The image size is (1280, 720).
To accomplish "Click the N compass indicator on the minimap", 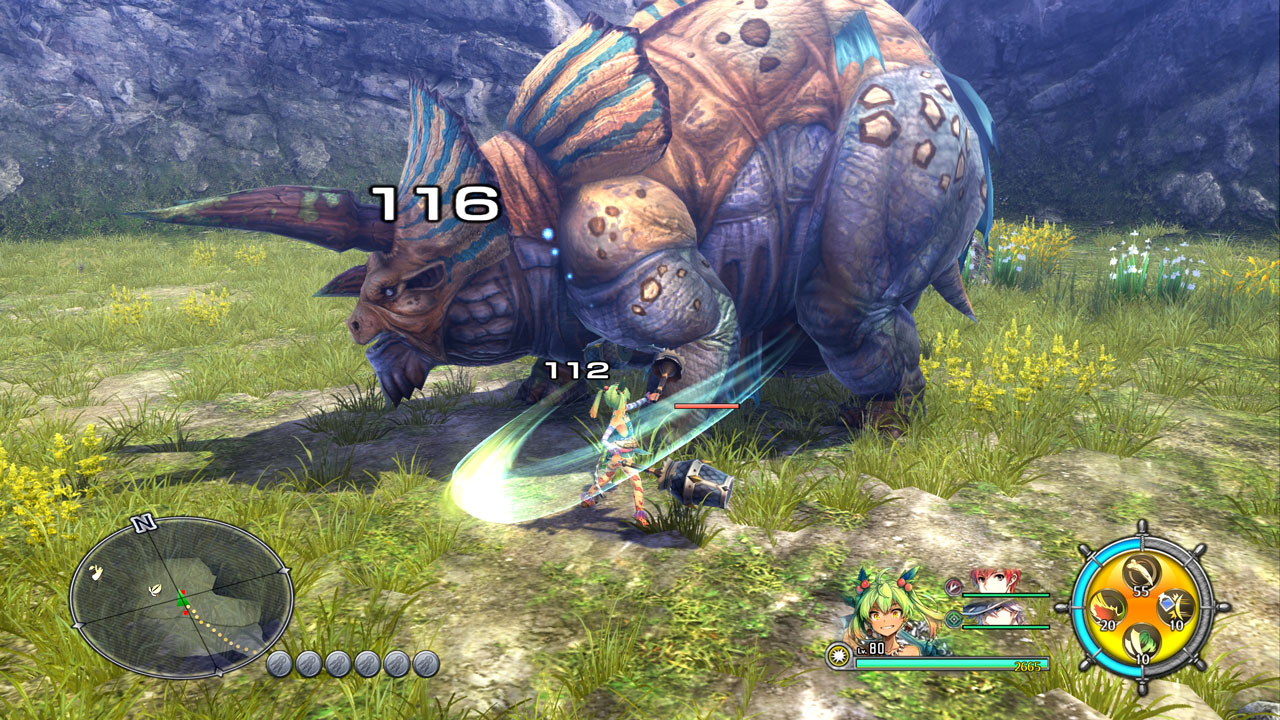I will click(145, 523).
